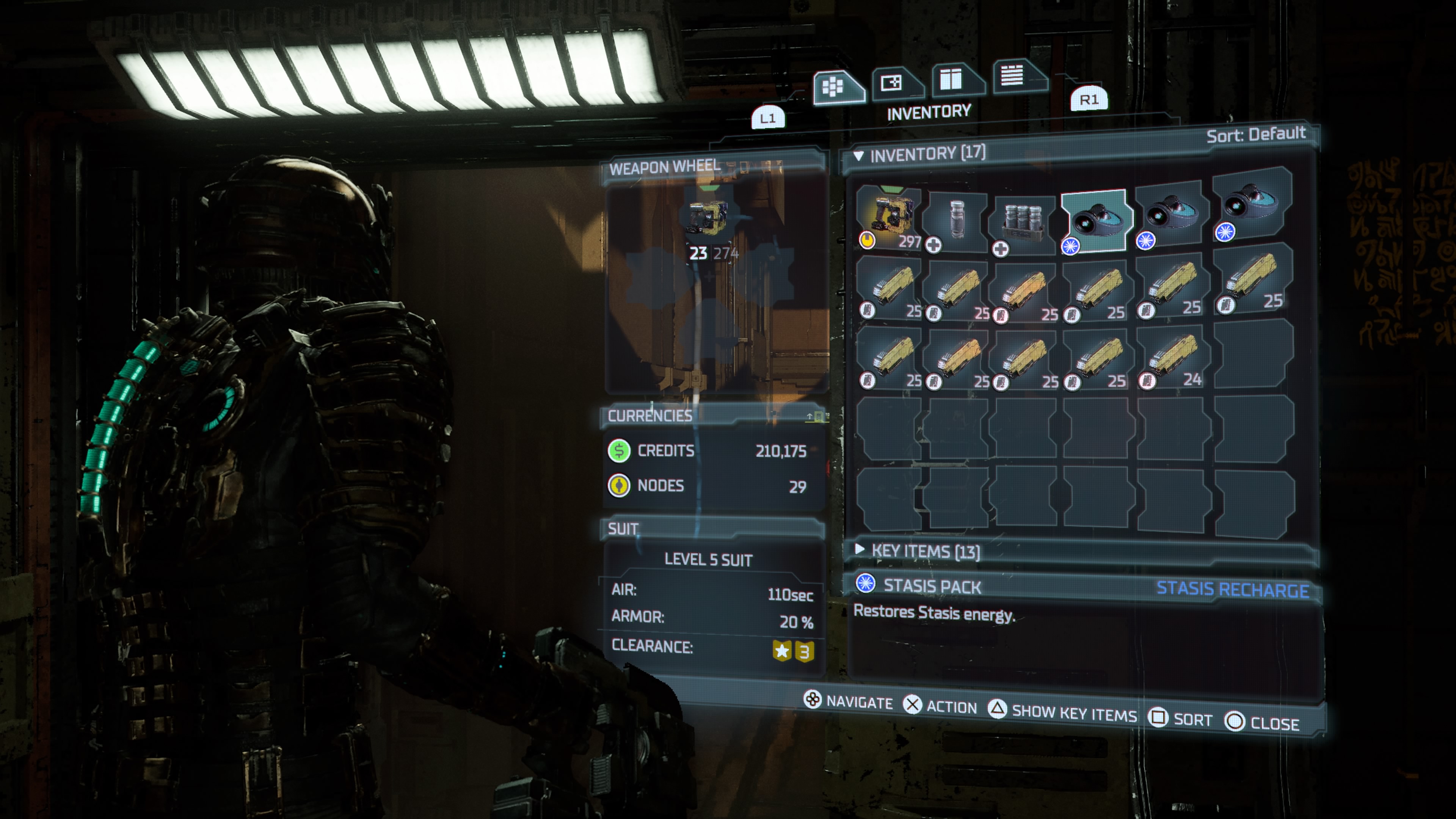Click the Nodes currency icon
Viewport: 1456px width, 819px height.
(x=619, y=486)
